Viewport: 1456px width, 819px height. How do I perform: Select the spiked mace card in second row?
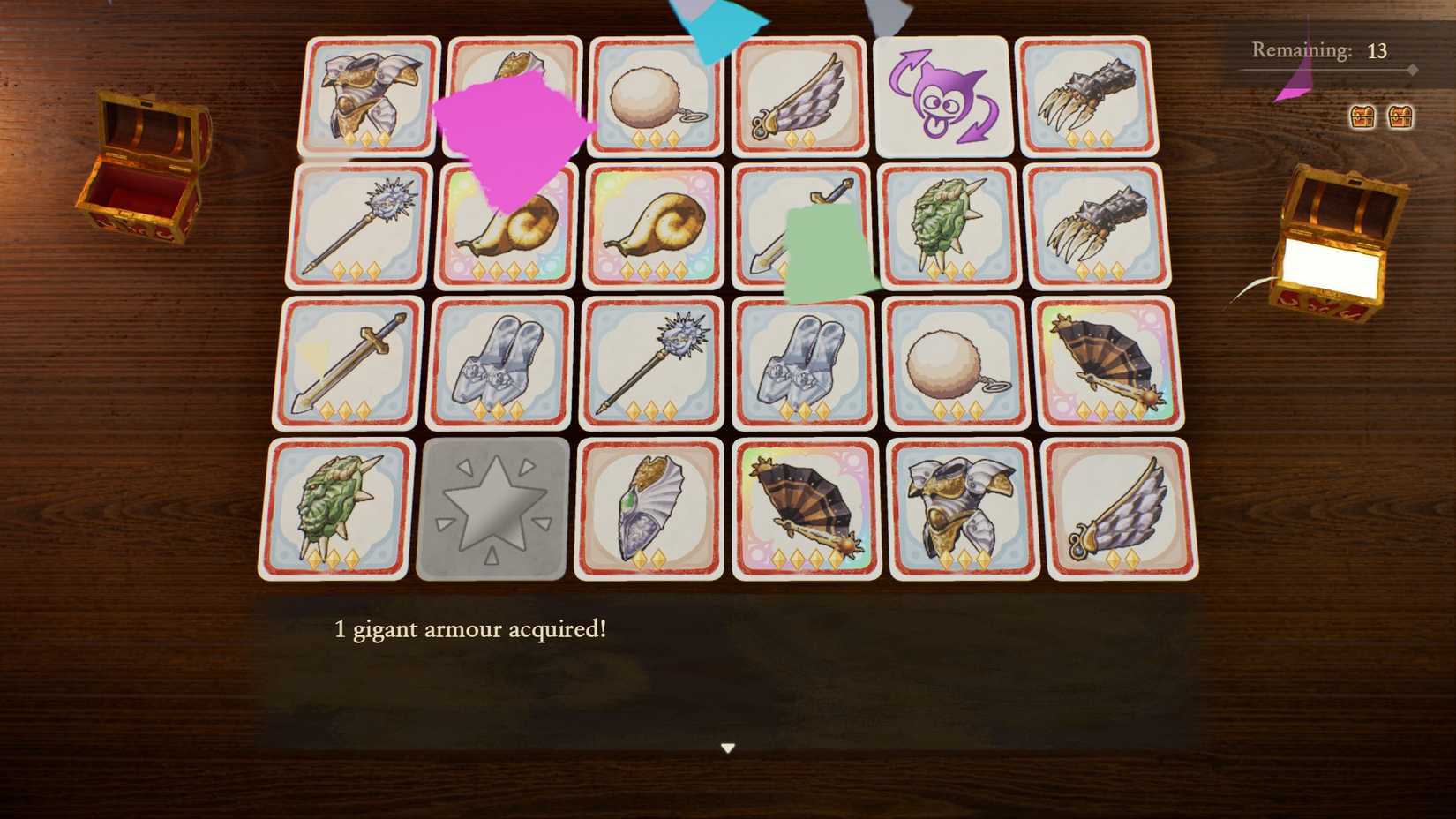357,227
